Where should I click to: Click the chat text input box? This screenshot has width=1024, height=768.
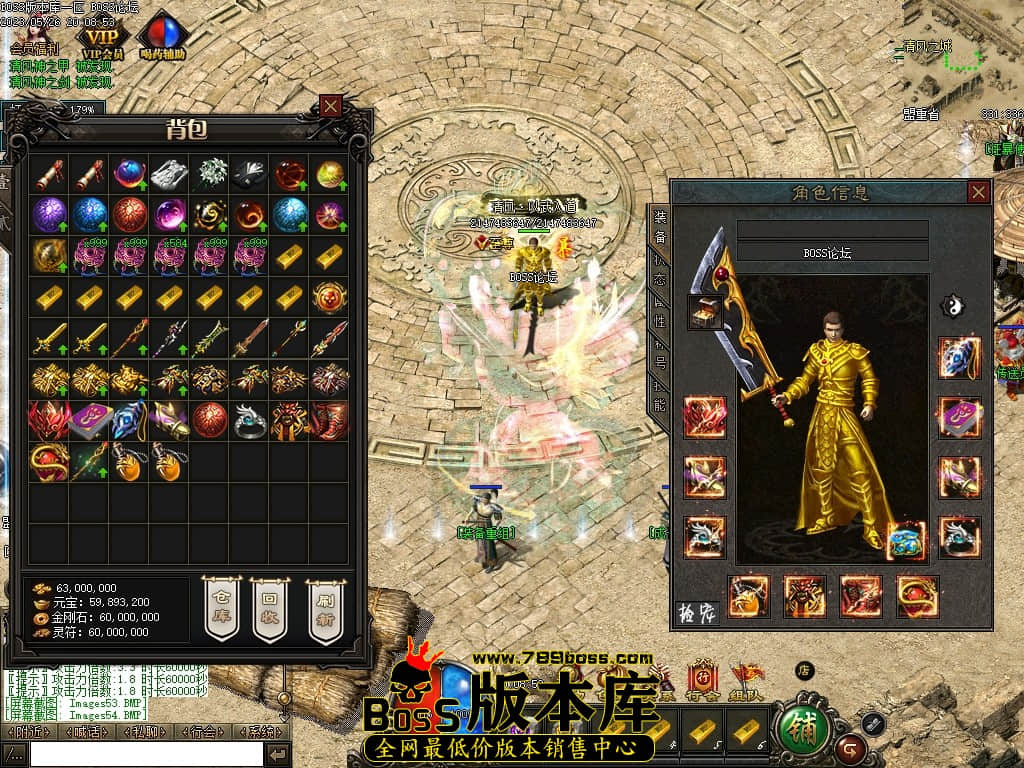145,754
